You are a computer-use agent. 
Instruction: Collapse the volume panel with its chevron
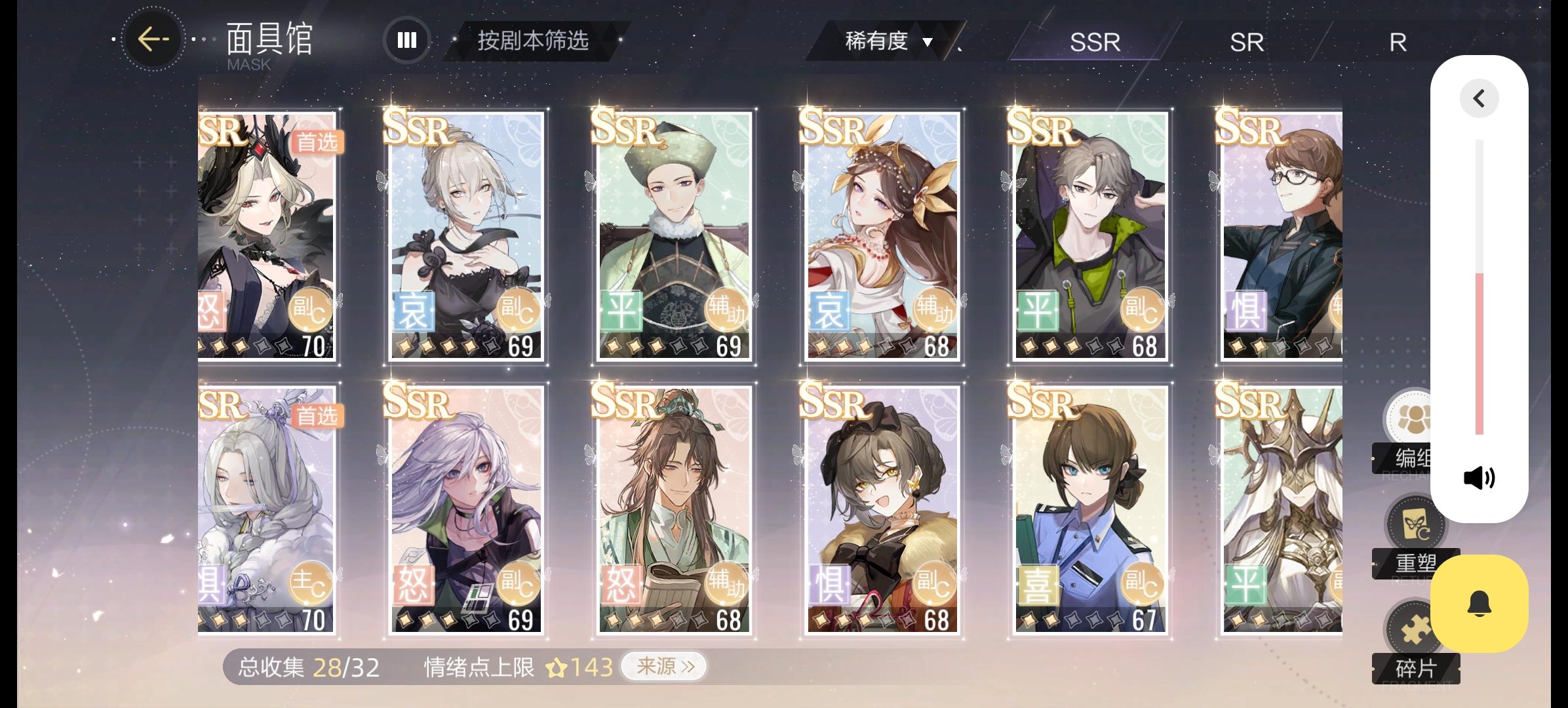click(1478, 98)
